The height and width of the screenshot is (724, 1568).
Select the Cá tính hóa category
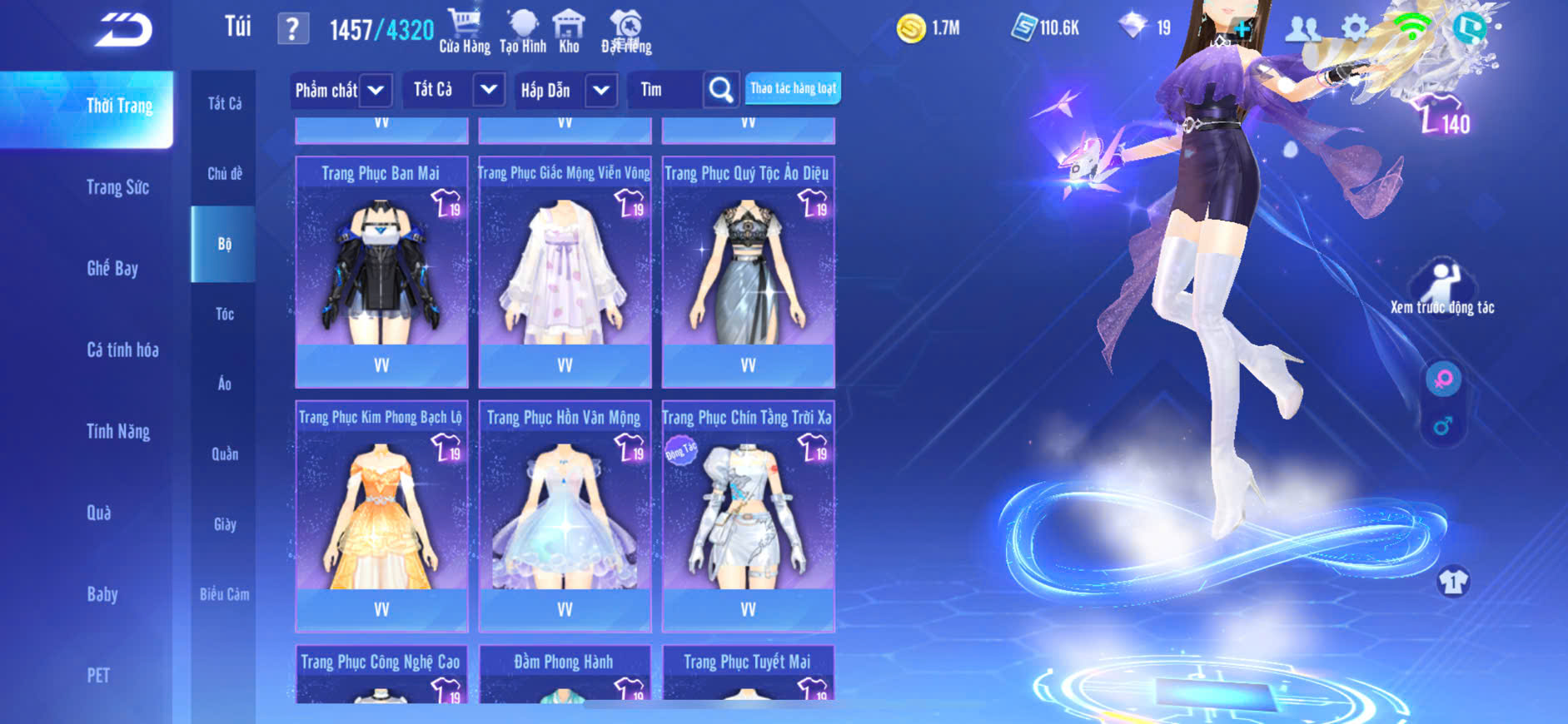pyautogui.click(x=122, y=350)
